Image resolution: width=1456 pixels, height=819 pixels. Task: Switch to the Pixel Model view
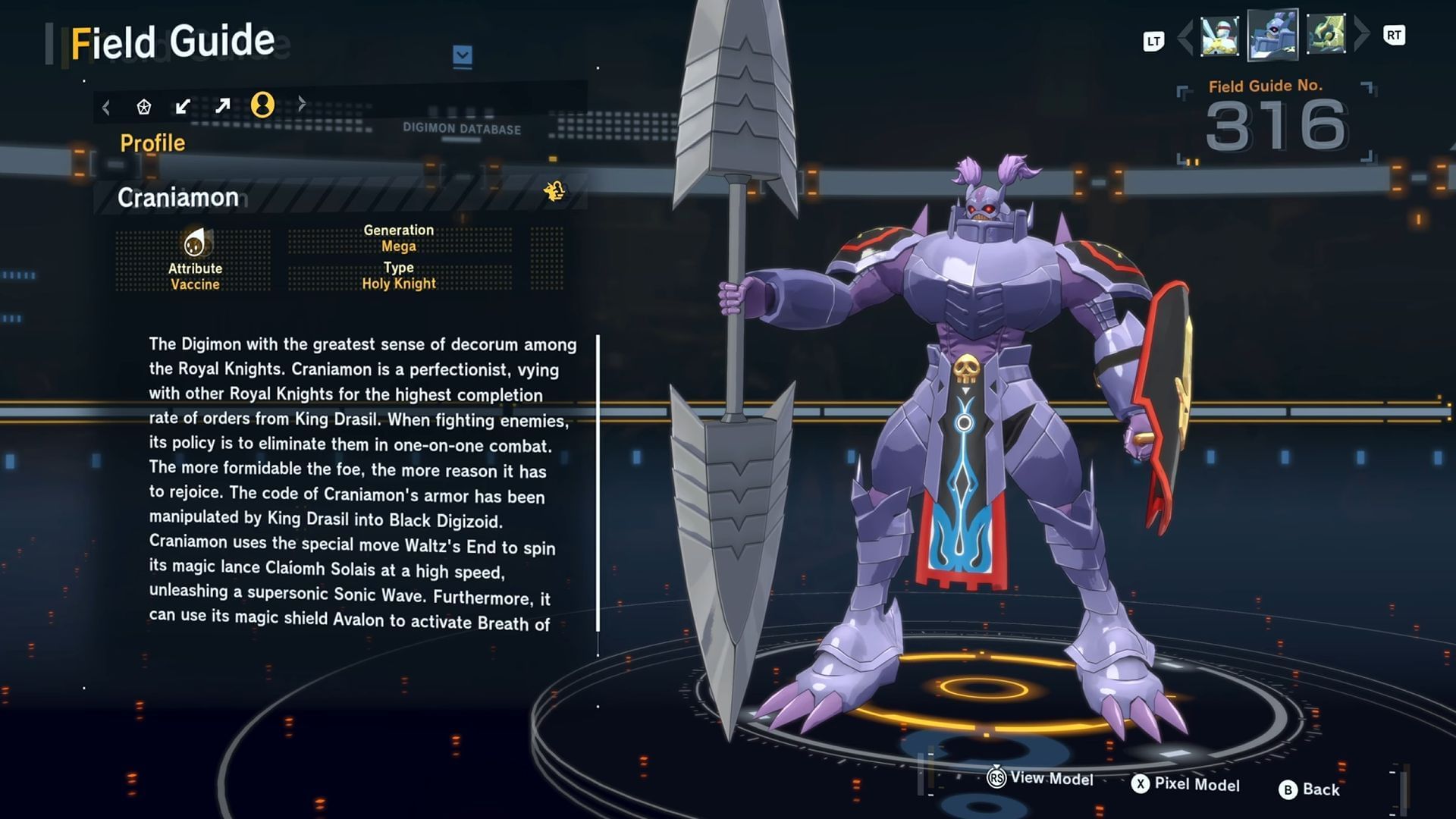point(1186,784)
